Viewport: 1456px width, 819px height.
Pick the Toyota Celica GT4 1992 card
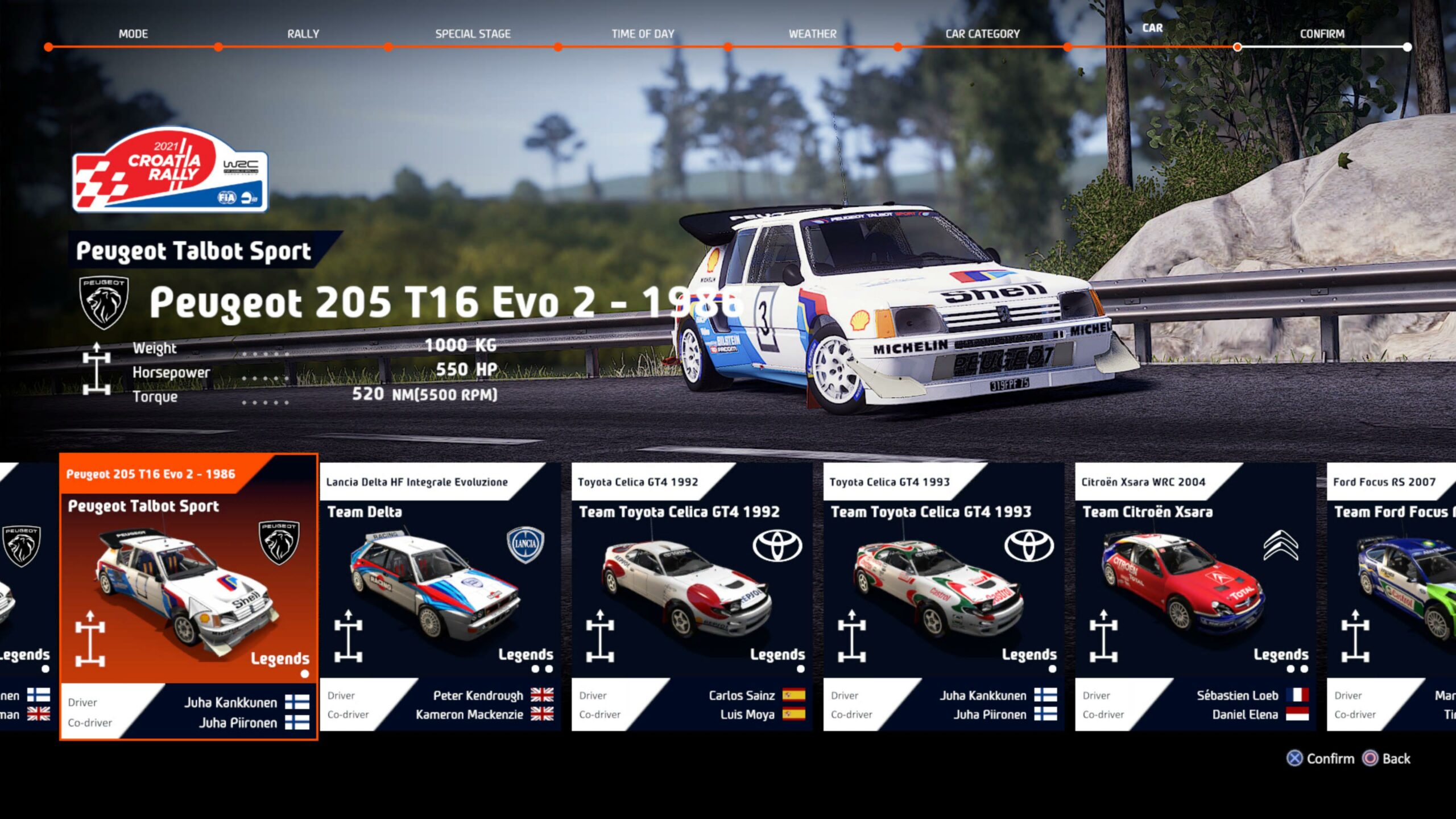pos(692,596)
